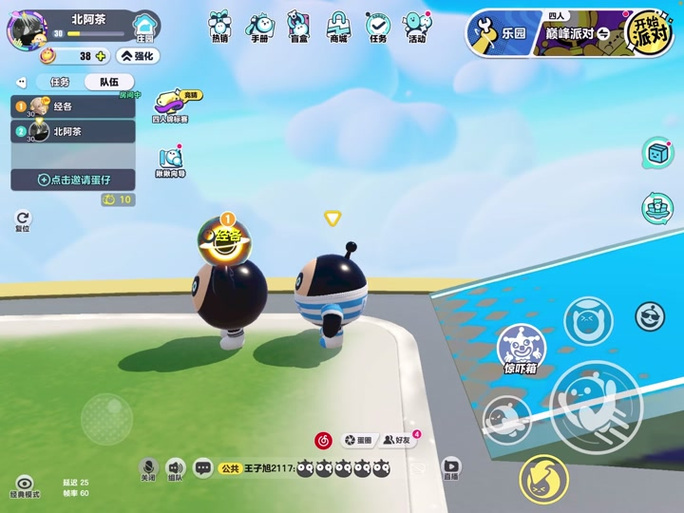Invite a teammate via 点击邀请蛋仔

73,180
